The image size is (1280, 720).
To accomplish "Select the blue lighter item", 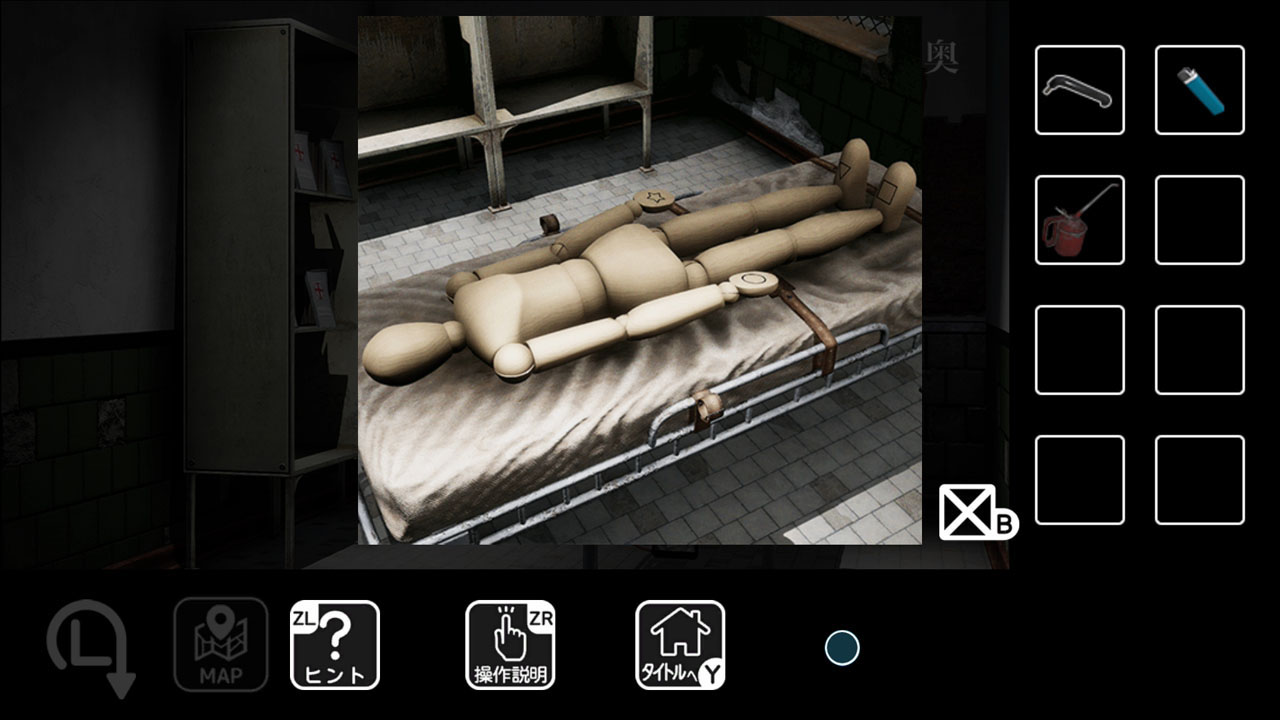I will (1199, 88).
